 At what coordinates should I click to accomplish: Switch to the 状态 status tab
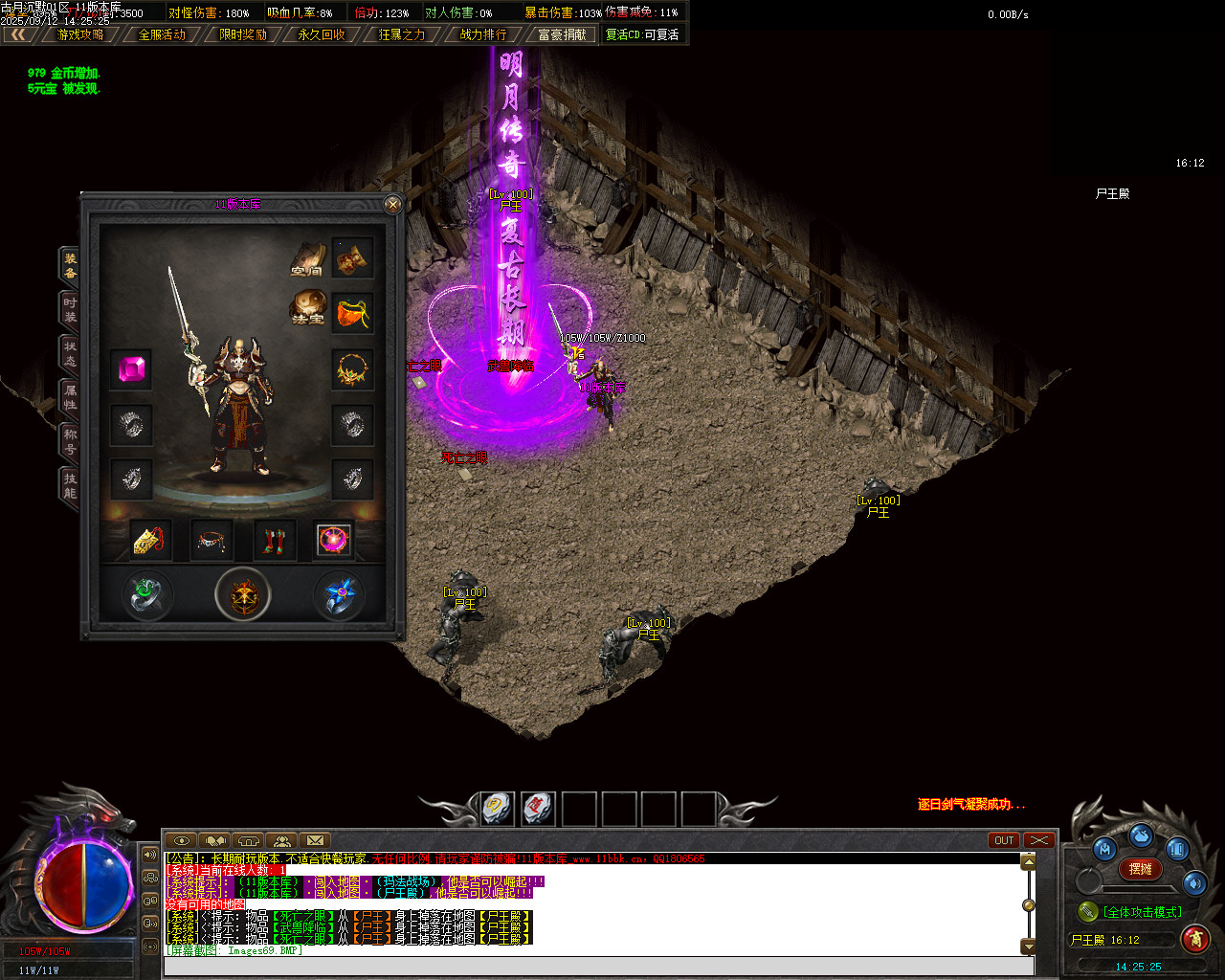70,353
